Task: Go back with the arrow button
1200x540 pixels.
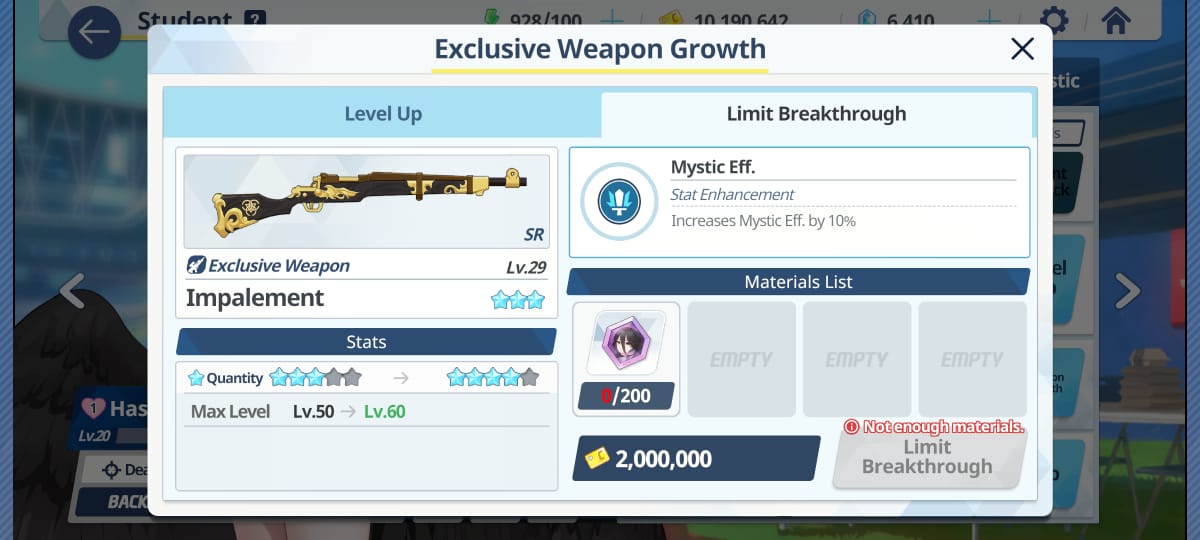Action: point(94,32)
